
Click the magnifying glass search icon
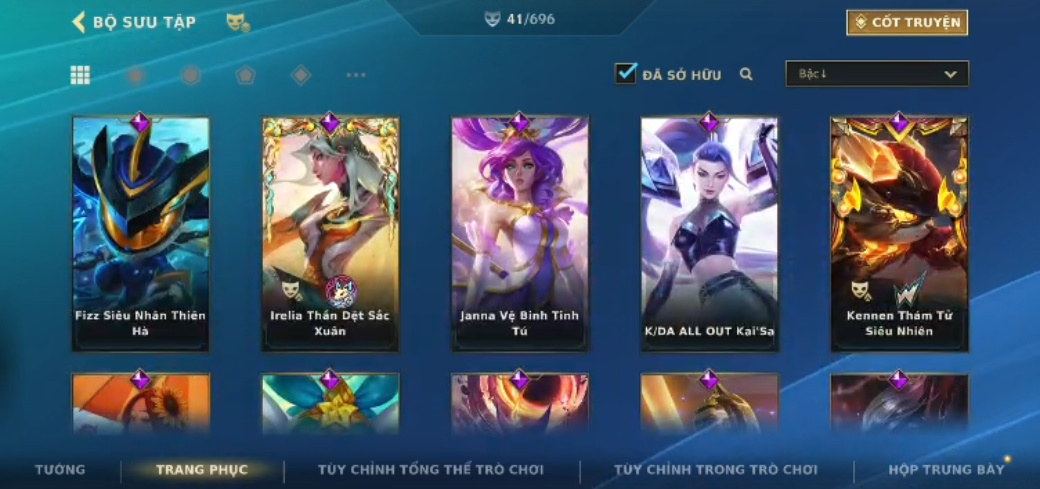pyautogui.click(x=746, y=74)
